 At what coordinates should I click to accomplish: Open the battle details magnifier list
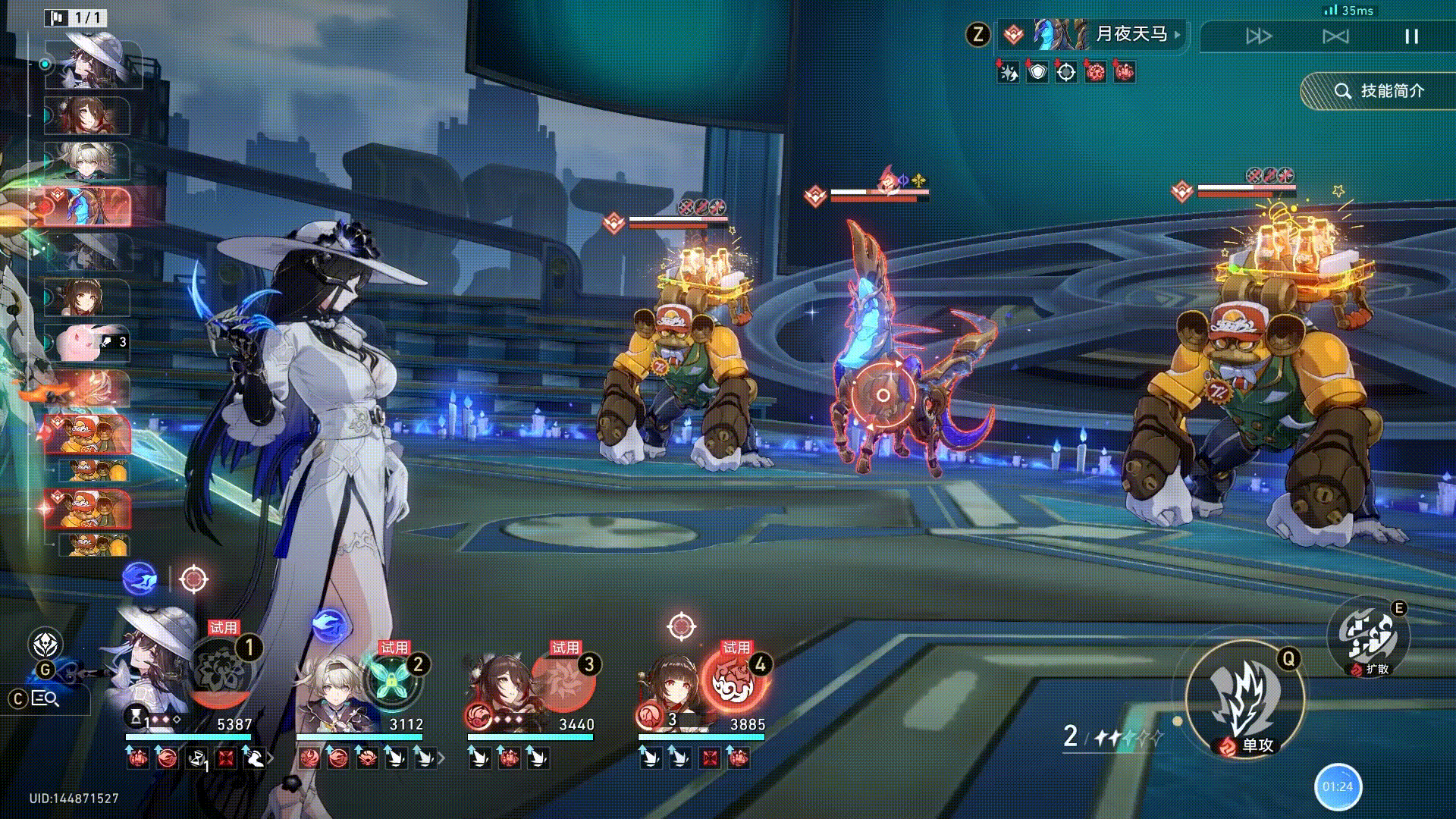pos(45,698)
